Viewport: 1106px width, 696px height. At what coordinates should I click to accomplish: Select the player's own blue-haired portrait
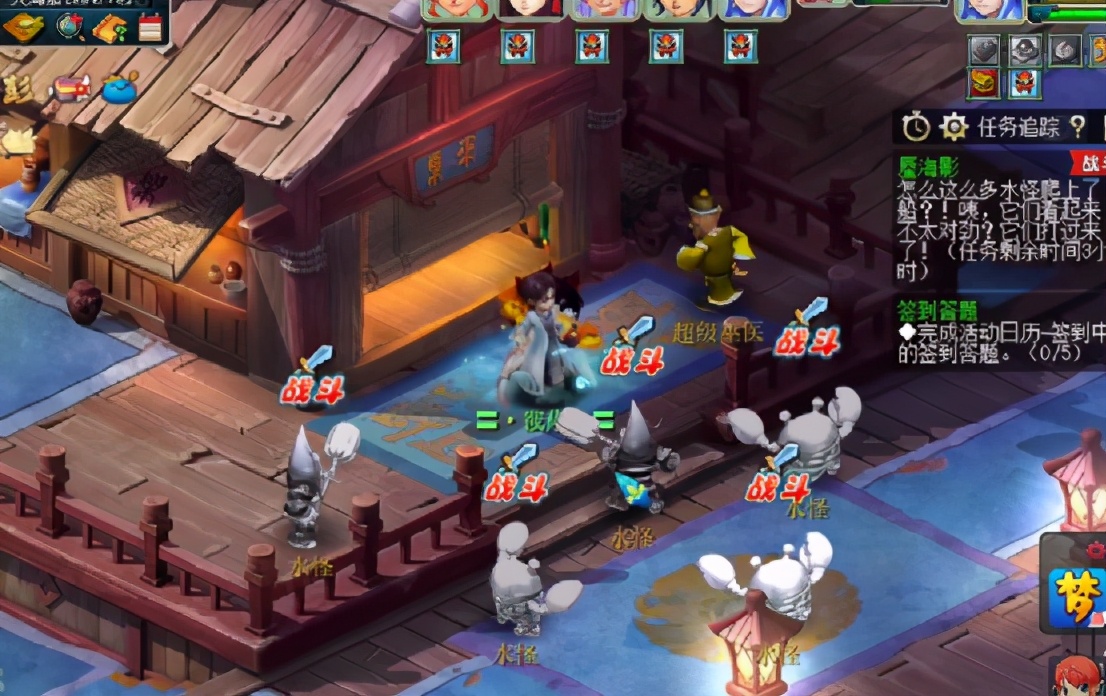(x=989, y=9)
